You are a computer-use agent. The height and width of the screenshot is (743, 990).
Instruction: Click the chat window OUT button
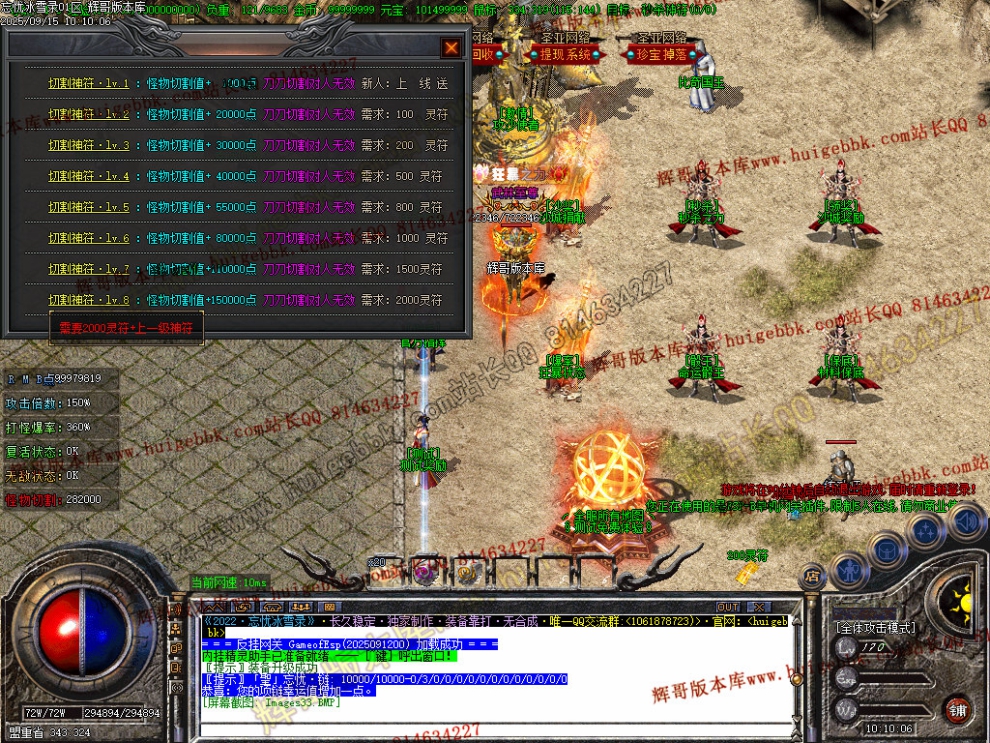pyautogui.click(x=728, y=607)
